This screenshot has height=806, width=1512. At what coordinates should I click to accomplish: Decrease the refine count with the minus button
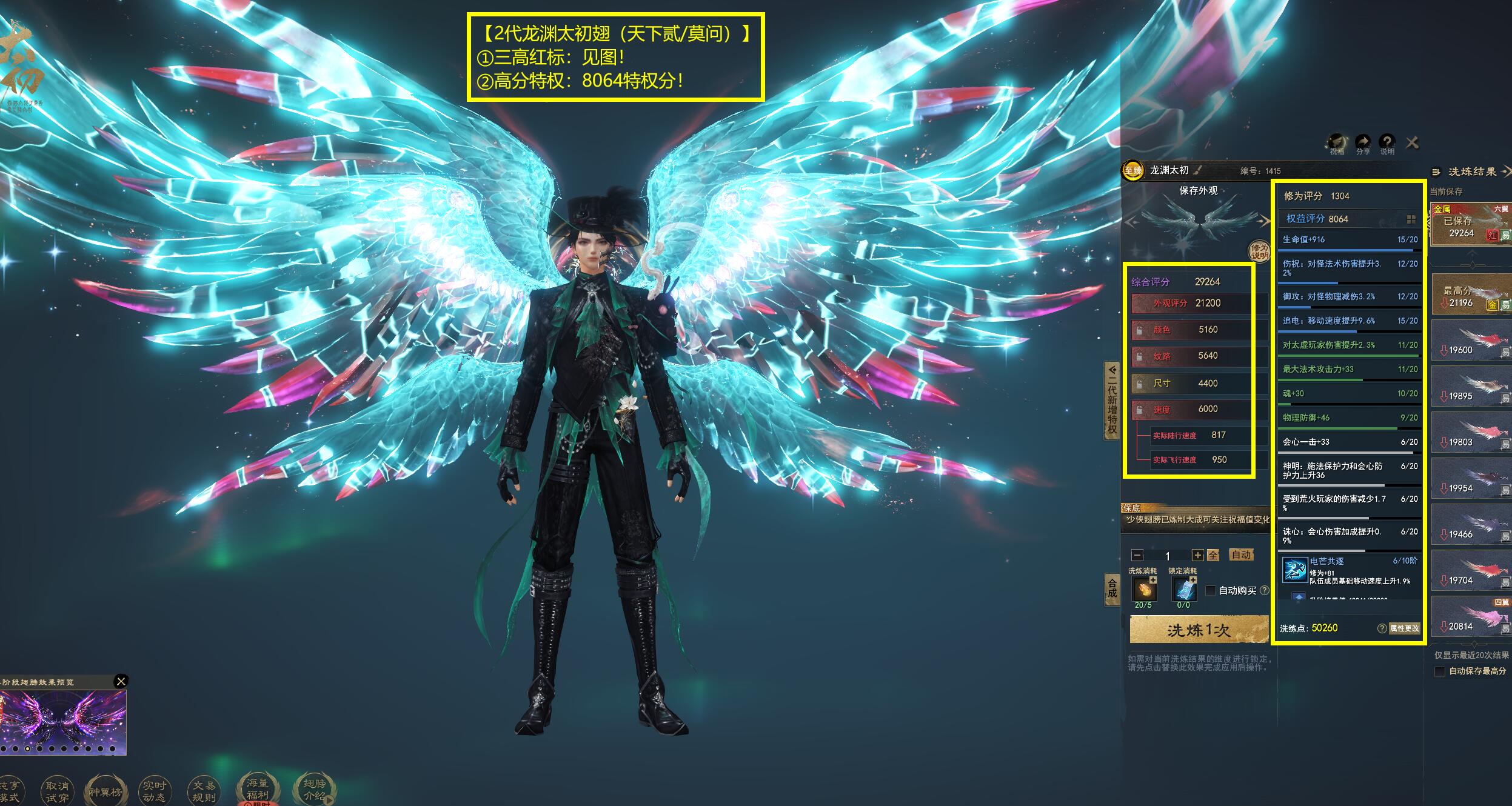[1137, 555]
